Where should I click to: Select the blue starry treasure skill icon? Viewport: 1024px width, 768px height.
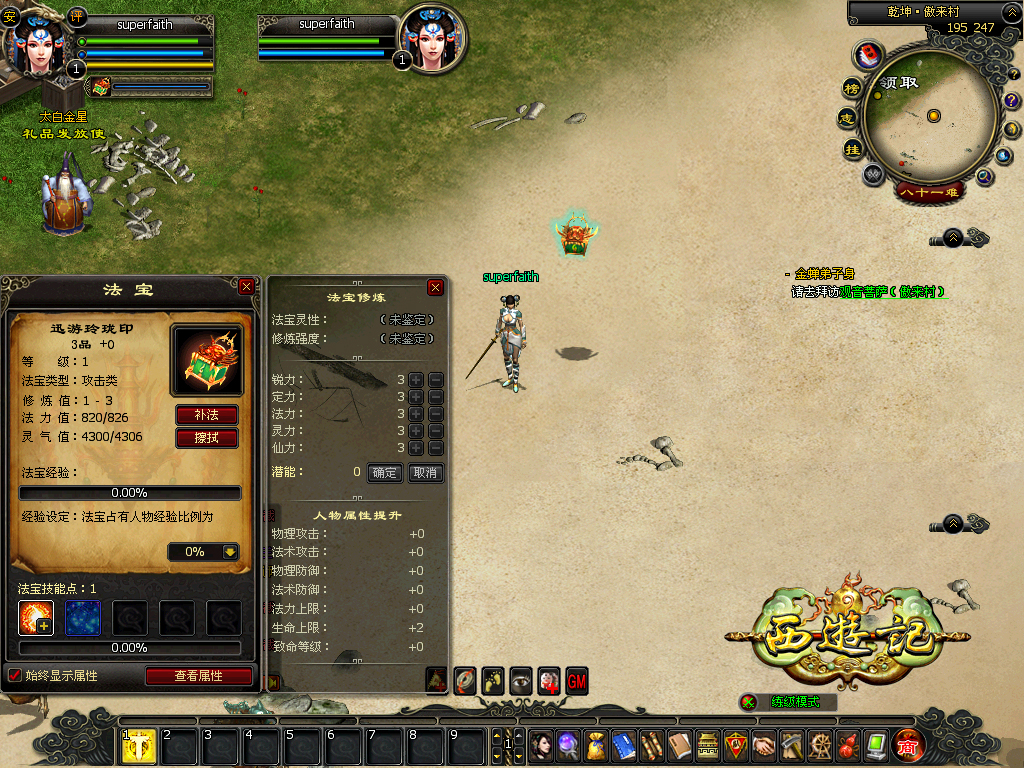coord(83,618)
